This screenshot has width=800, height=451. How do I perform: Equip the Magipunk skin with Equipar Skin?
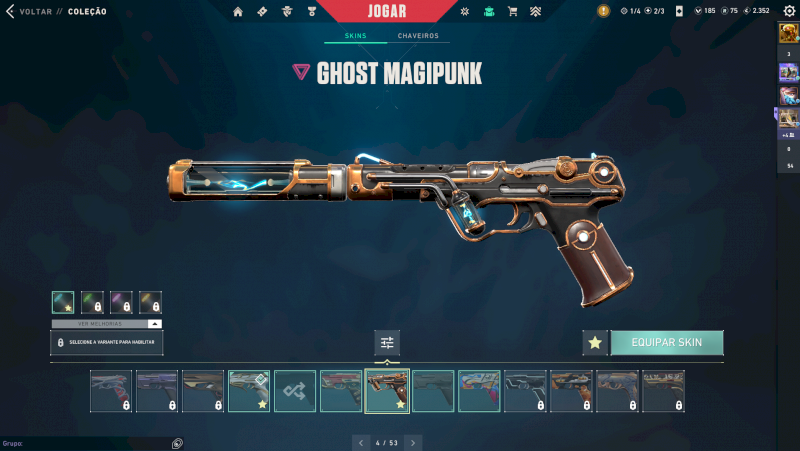click(x=666, y=343)
